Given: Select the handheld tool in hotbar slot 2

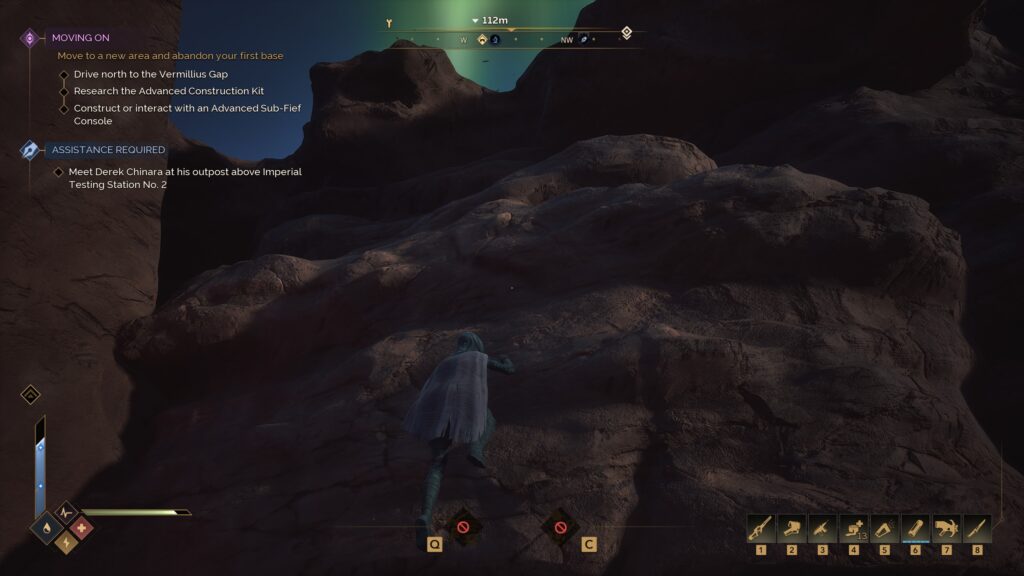Looking at the screenshot, I should tap(792, 528).
